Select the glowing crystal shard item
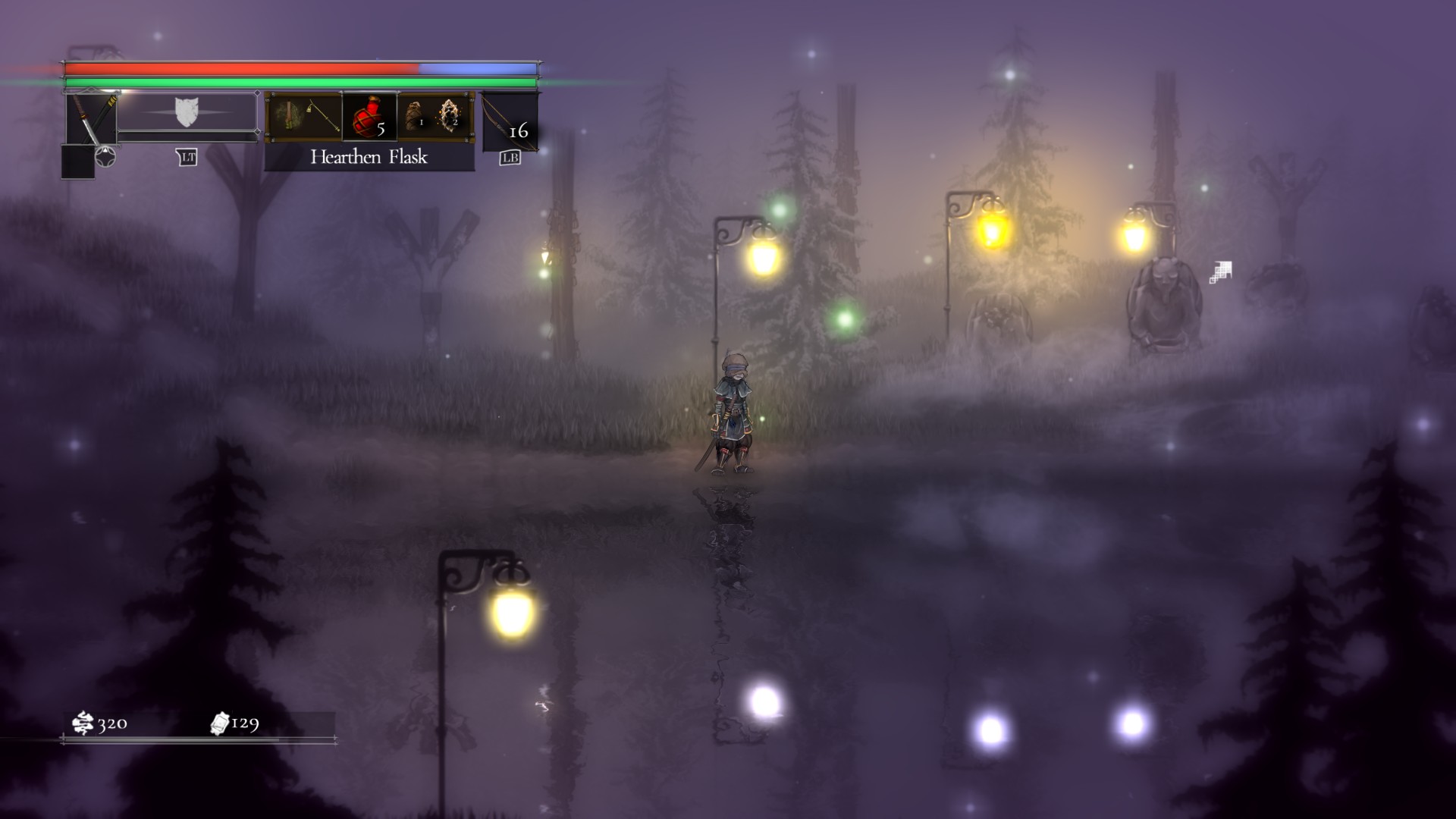The height and width of the screenshot is (819, 1456). pos(451,116)
